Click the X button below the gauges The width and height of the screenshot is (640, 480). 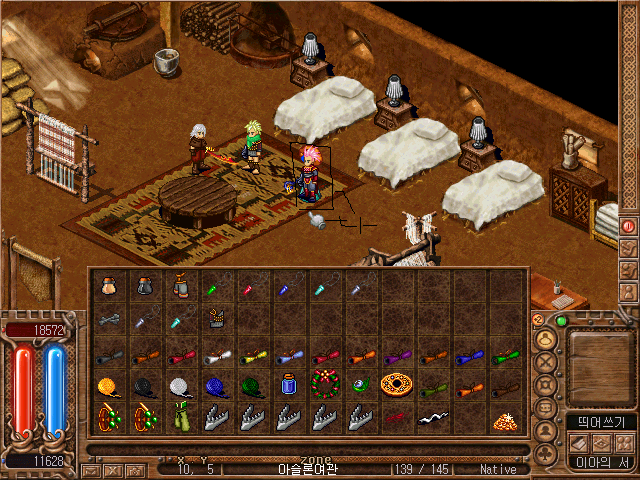pyautogui.click(x=113, y=470)
